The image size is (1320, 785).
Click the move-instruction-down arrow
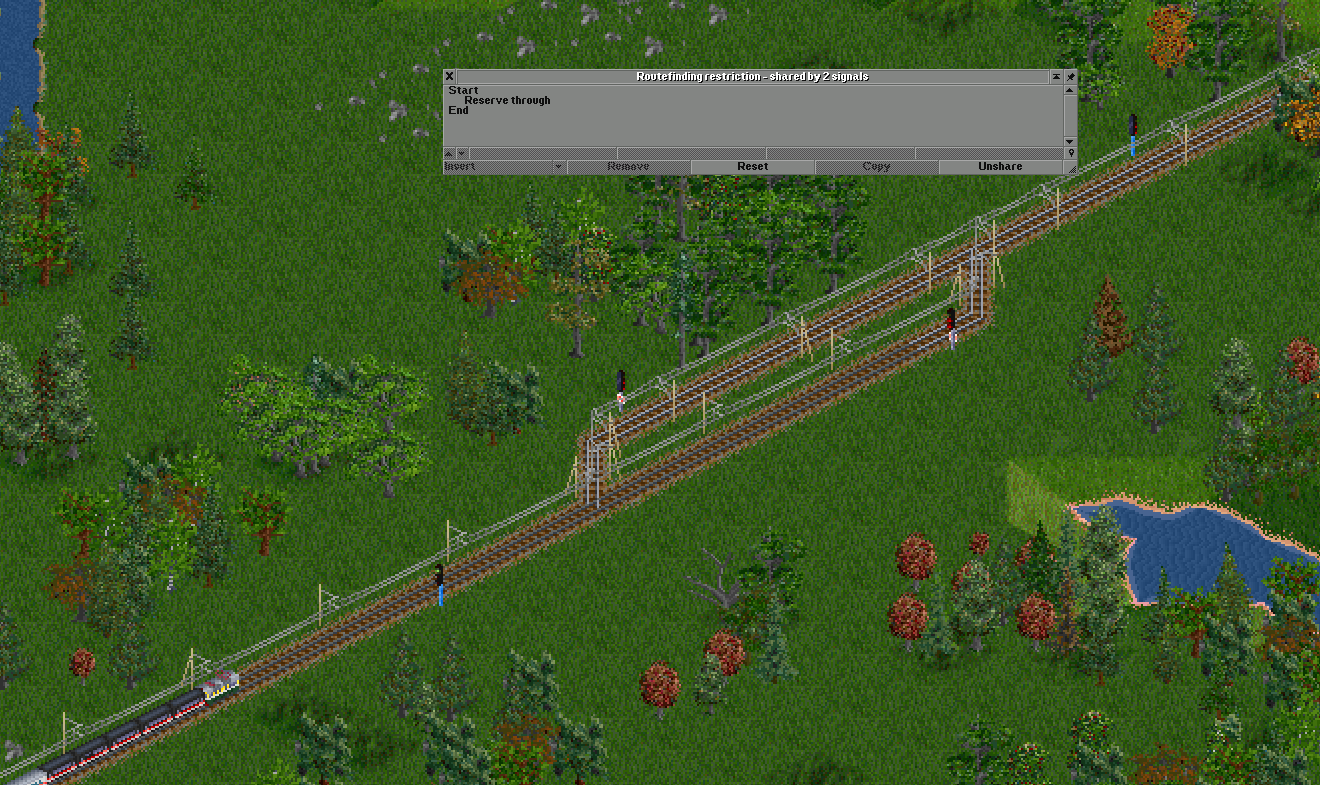pos(460,154)
